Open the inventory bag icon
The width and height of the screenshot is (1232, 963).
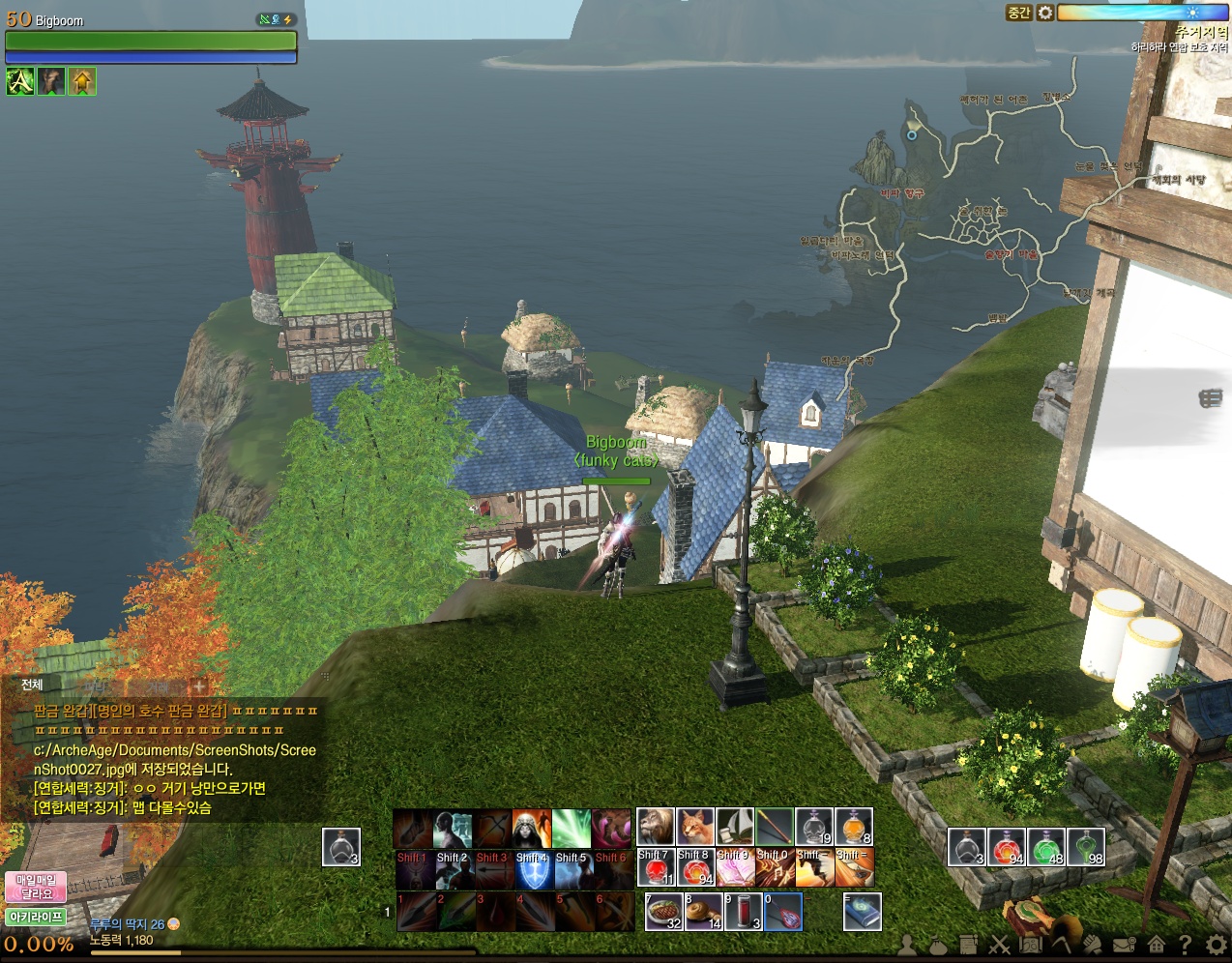(x=938, y=945)
